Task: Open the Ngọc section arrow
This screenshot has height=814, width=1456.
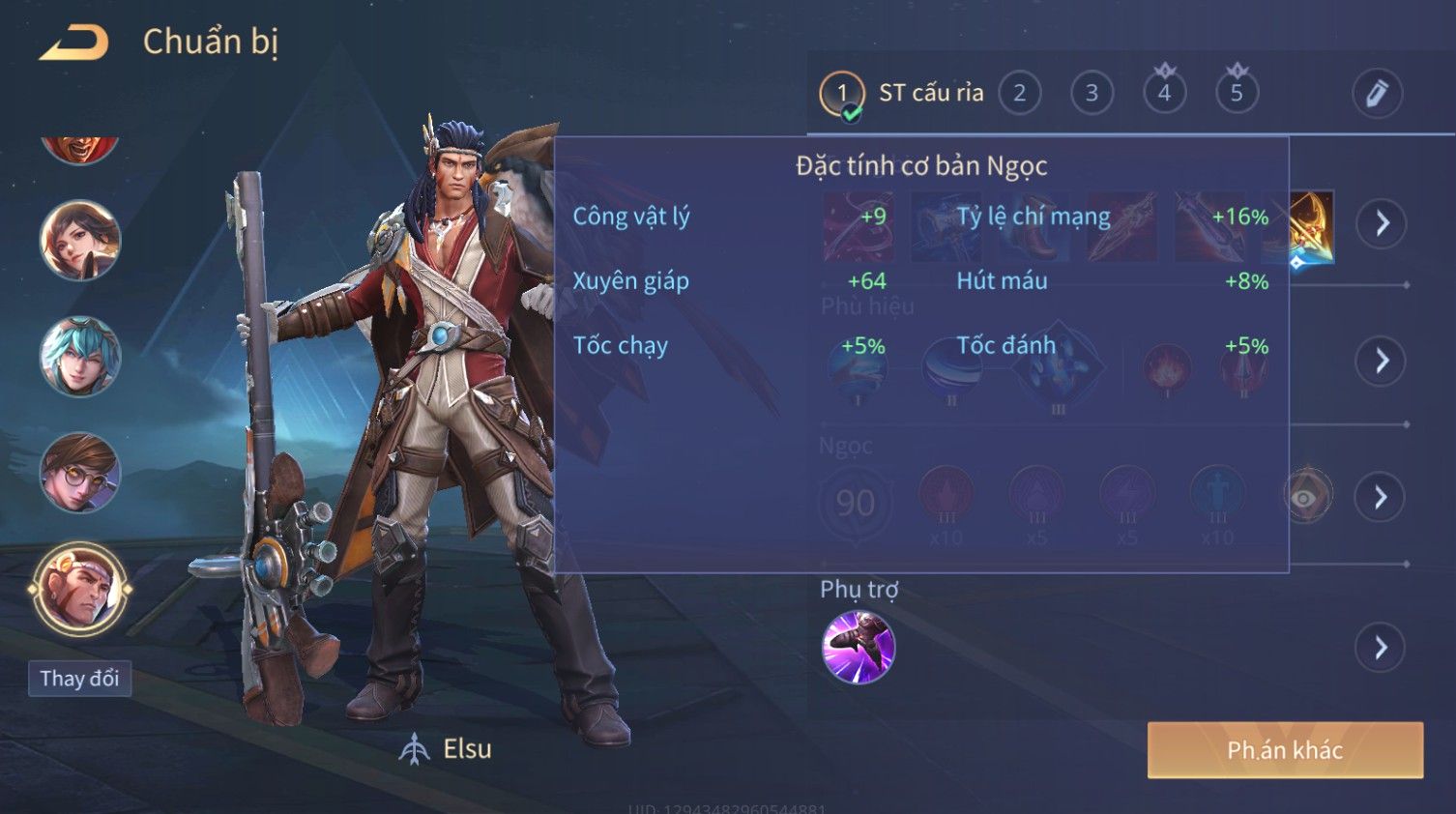Action: [x=1382, y=497]
